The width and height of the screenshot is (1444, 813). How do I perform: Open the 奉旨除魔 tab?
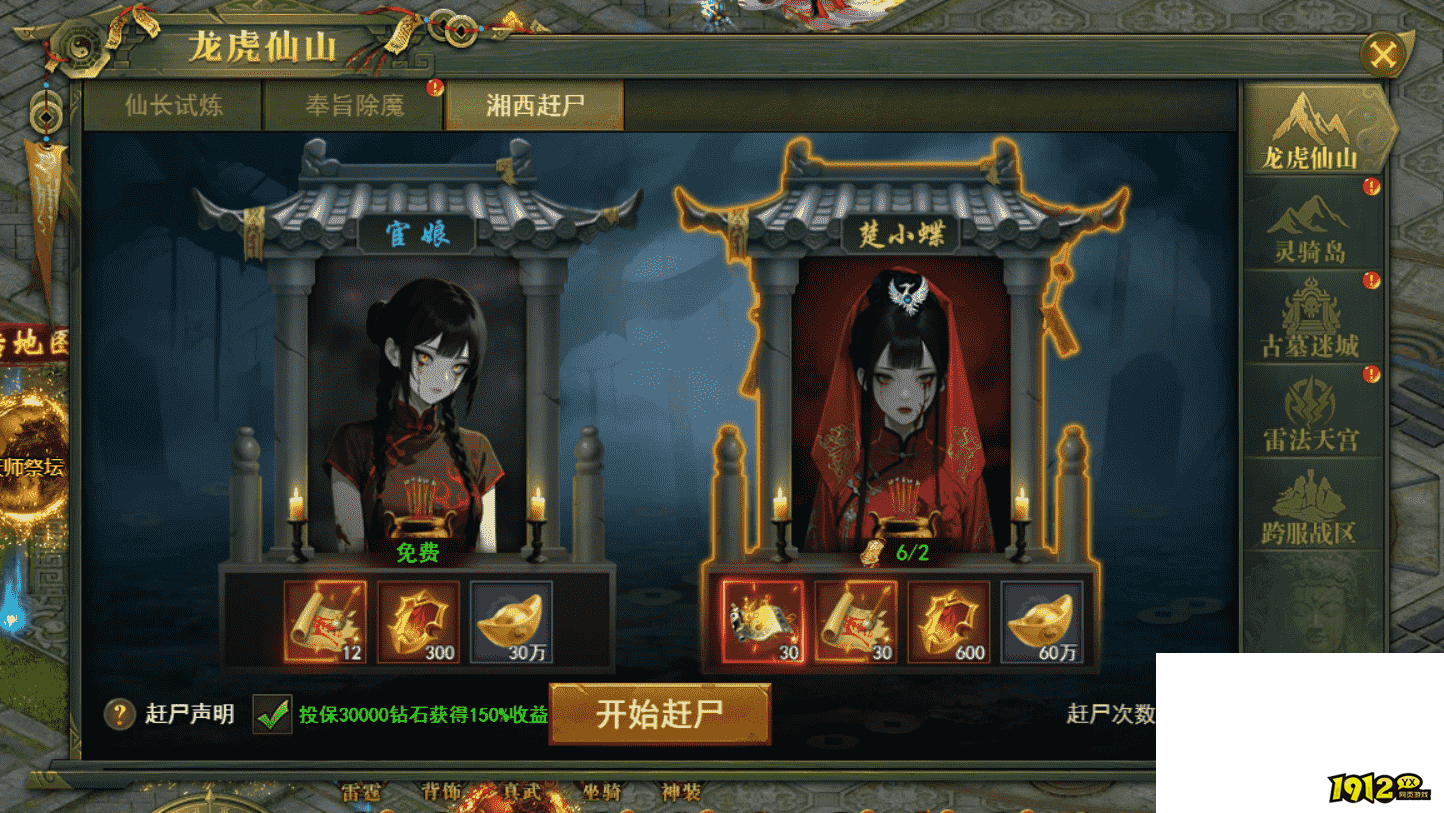355,103
